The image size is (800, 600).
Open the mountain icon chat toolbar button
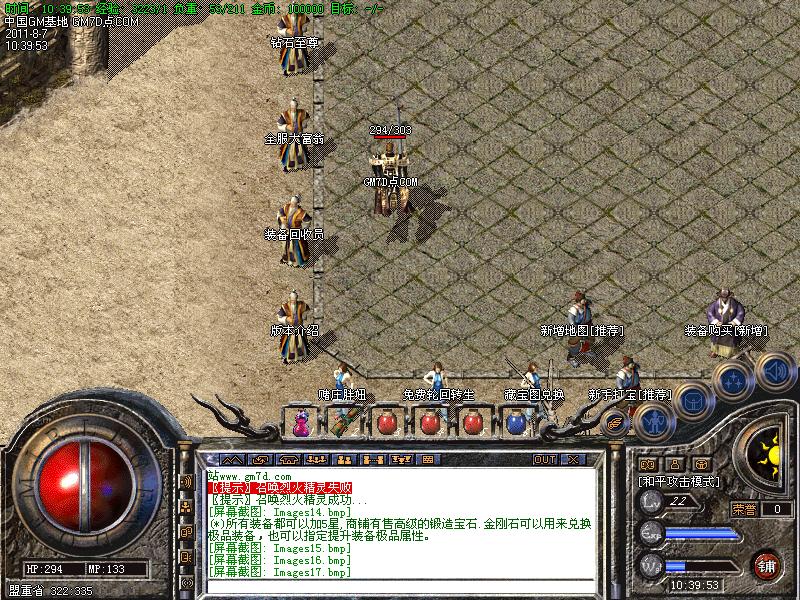(232, 459)
